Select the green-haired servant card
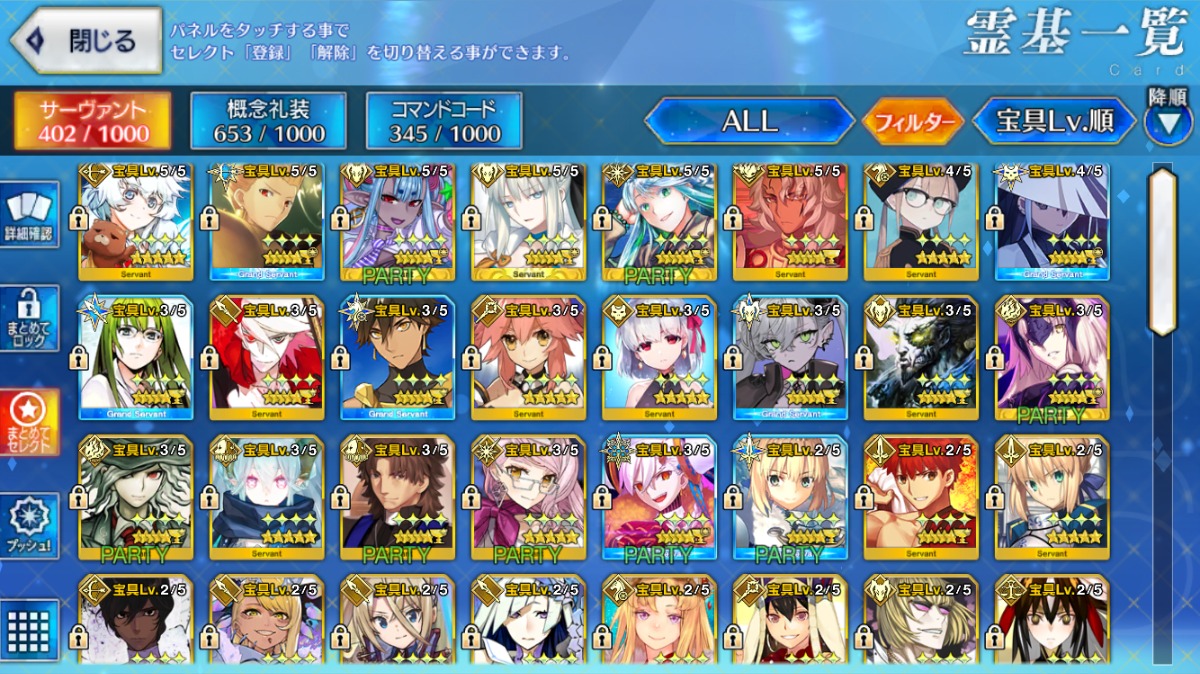The height and width of the screenshot is (674, 1200). [135, 357]
